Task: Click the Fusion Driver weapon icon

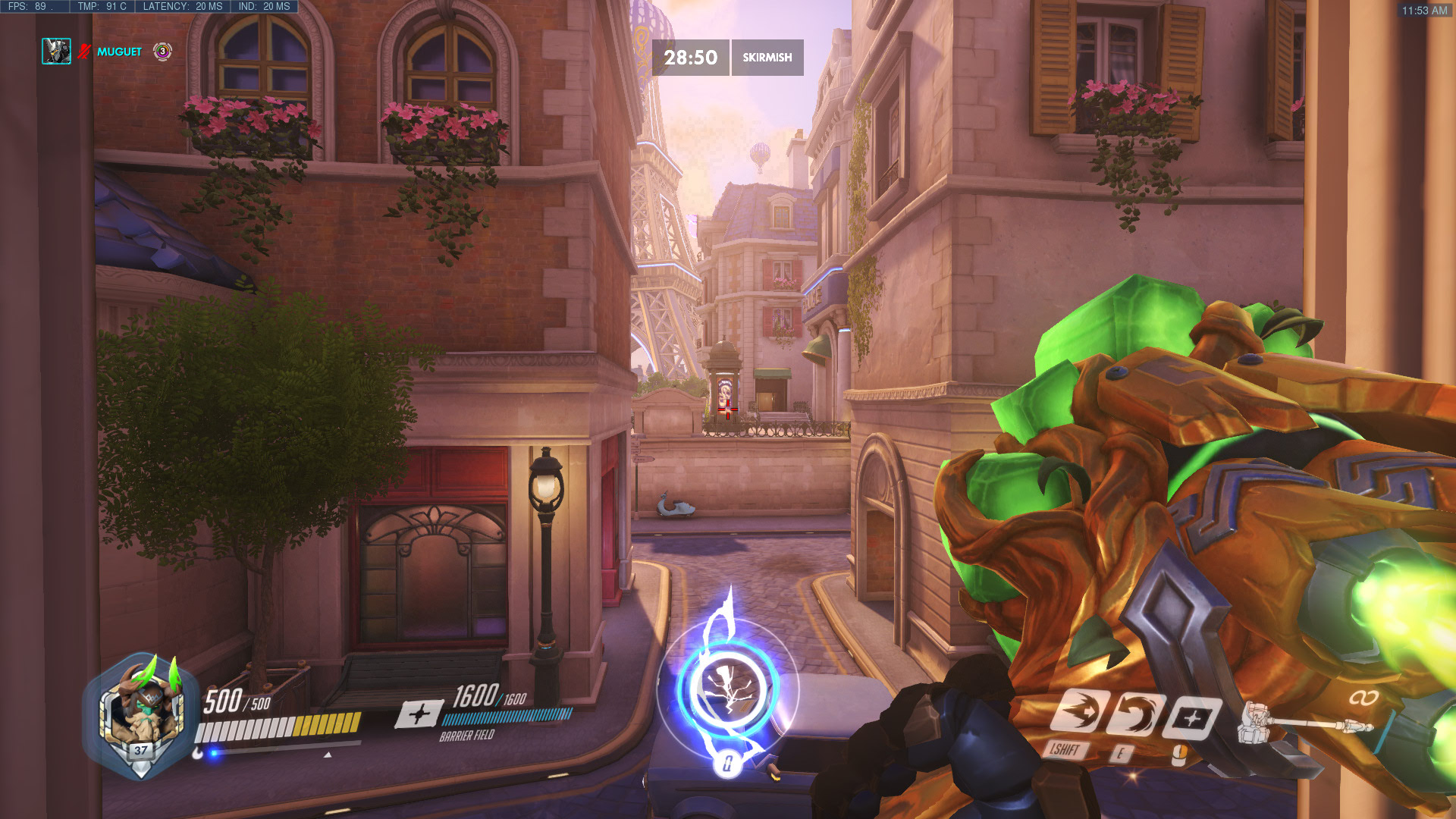Action: [x=1304, y=726]
